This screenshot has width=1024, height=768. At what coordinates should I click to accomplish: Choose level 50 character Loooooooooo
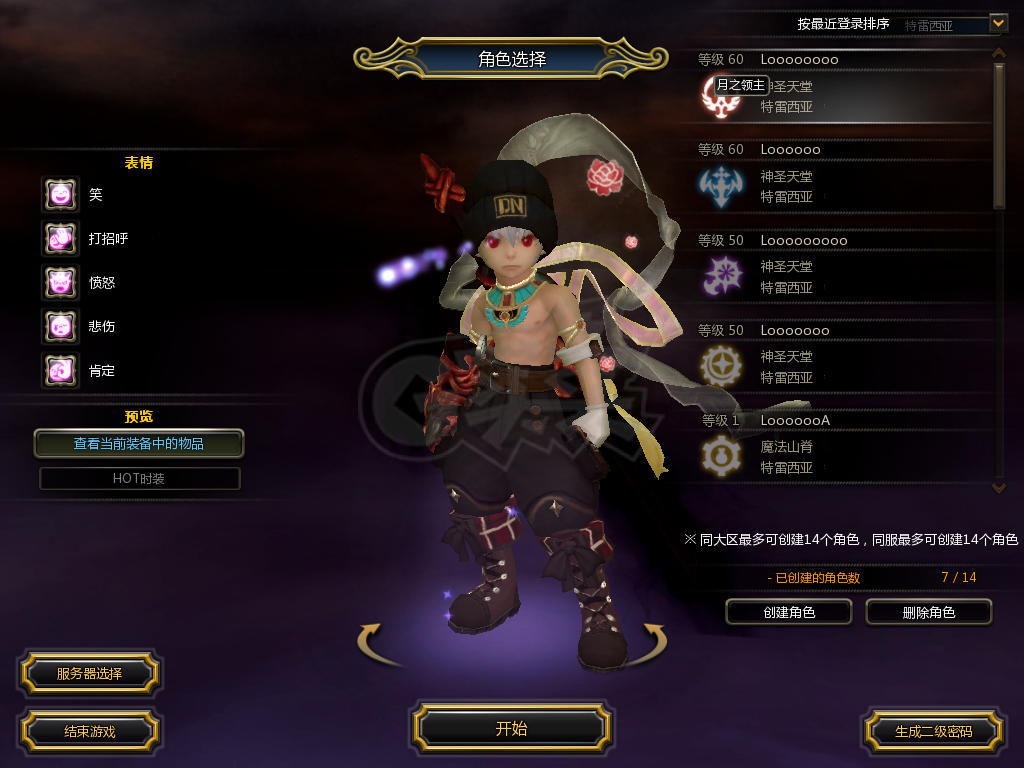pyautogui.click(x=840, y=267)
